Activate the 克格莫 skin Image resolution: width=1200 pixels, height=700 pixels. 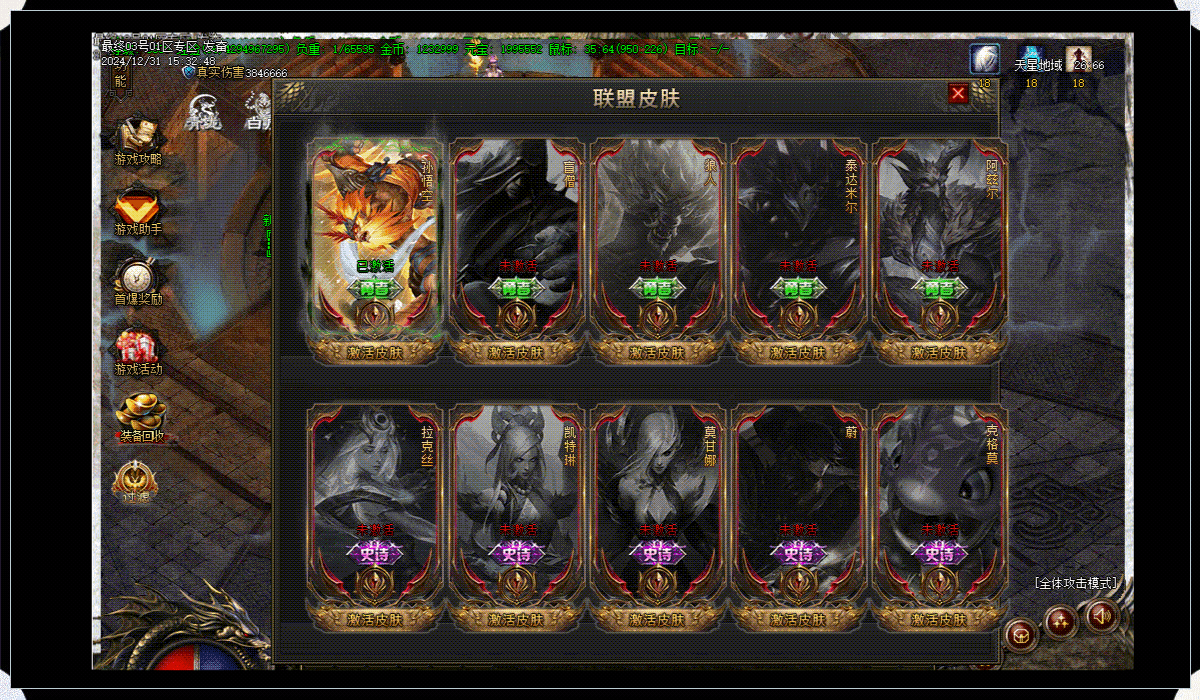pyautogui.click(x=939, y=619)
